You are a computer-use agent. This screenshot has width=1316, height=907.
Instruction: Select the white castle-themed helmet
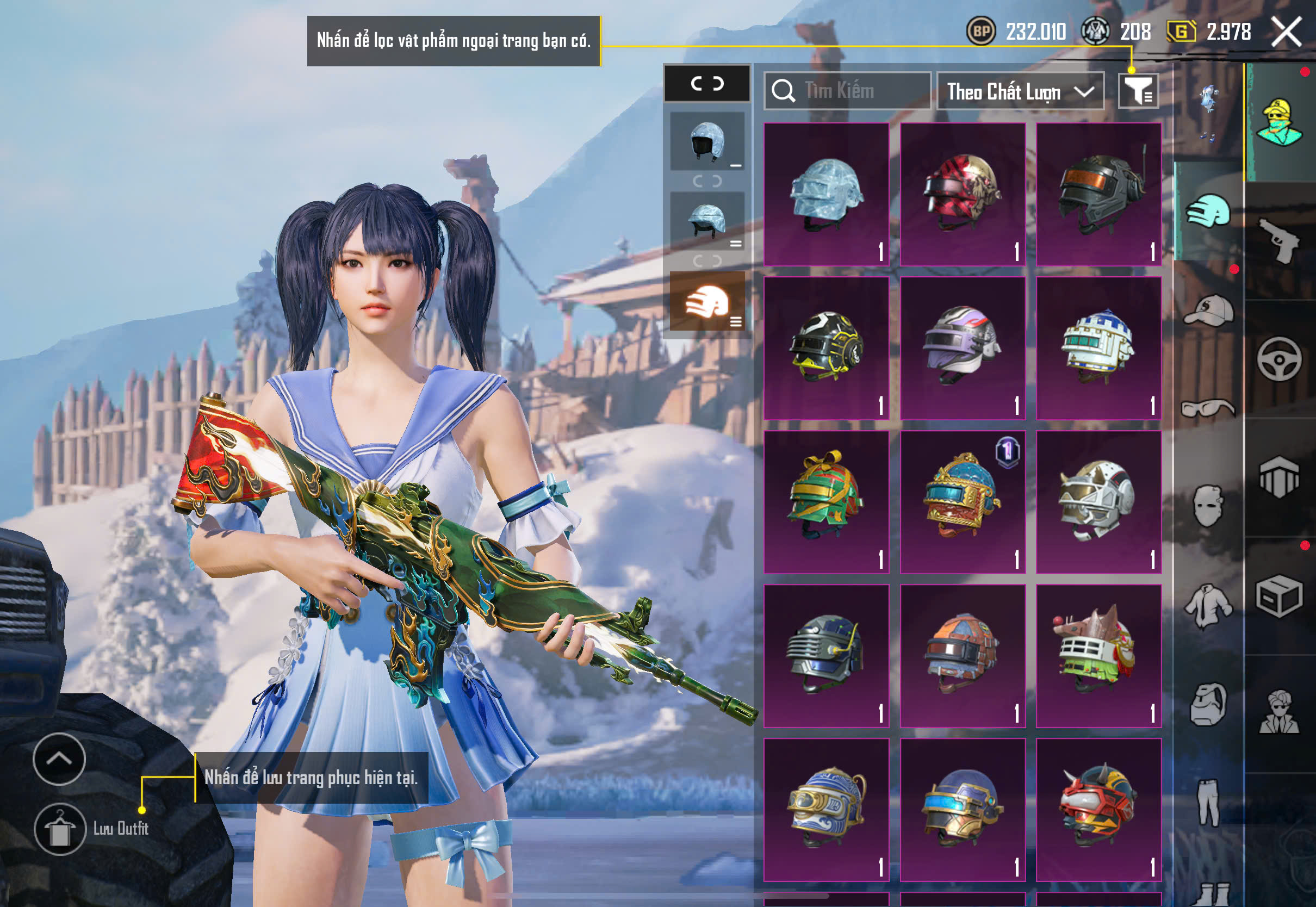(1098, 348)
